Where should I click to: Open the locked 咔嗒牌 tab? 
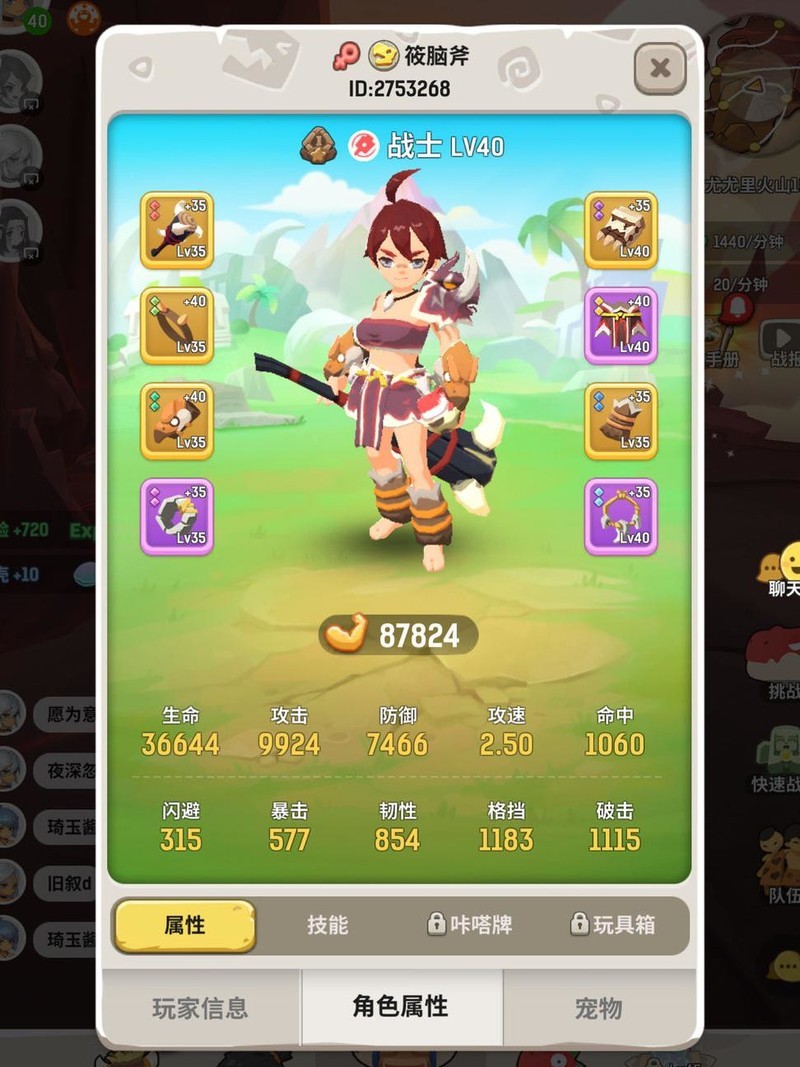tap(470, 925)
